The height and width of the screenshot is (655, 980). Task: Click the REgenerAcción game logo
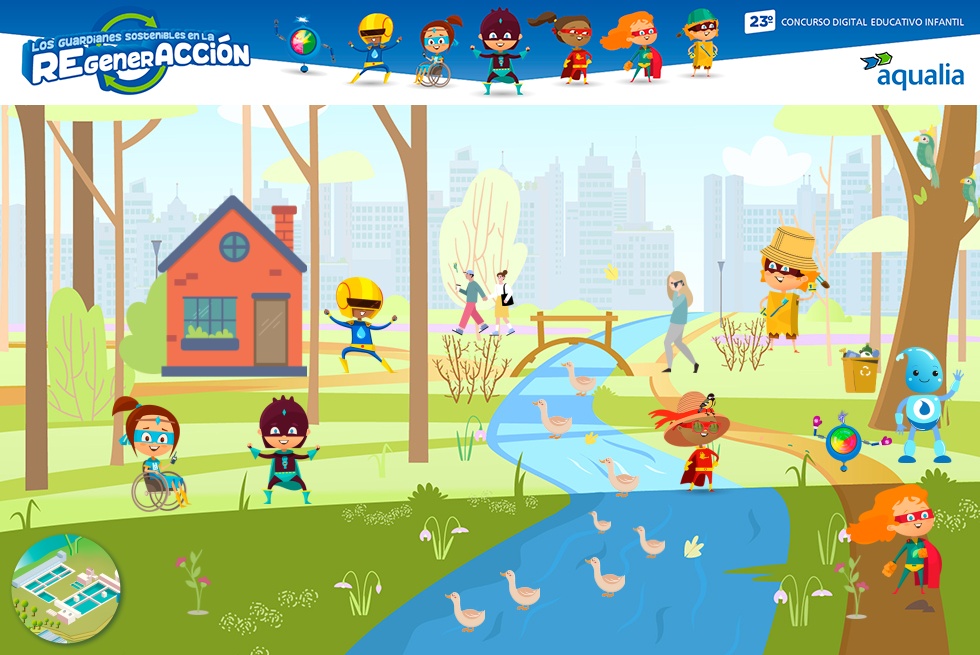[x=137, y=54]
